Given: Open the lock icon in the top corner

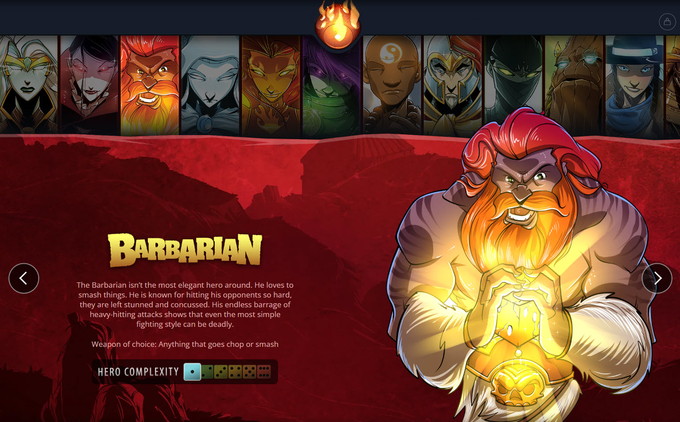Looking at the screenshot, I should [667, 21].
